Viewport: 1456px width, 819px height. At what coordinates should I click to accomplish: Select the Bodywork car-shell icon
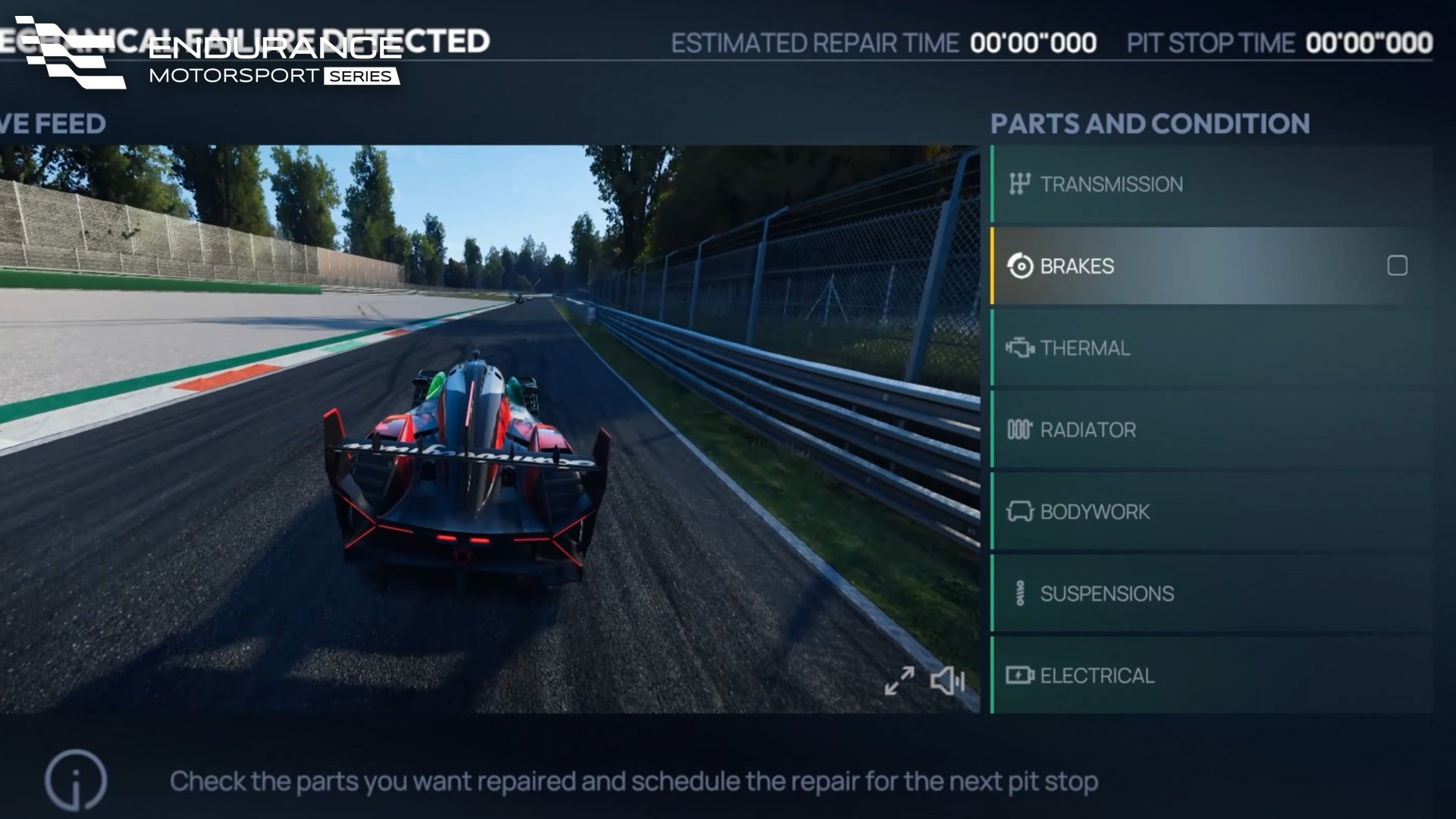(1020, 512)
